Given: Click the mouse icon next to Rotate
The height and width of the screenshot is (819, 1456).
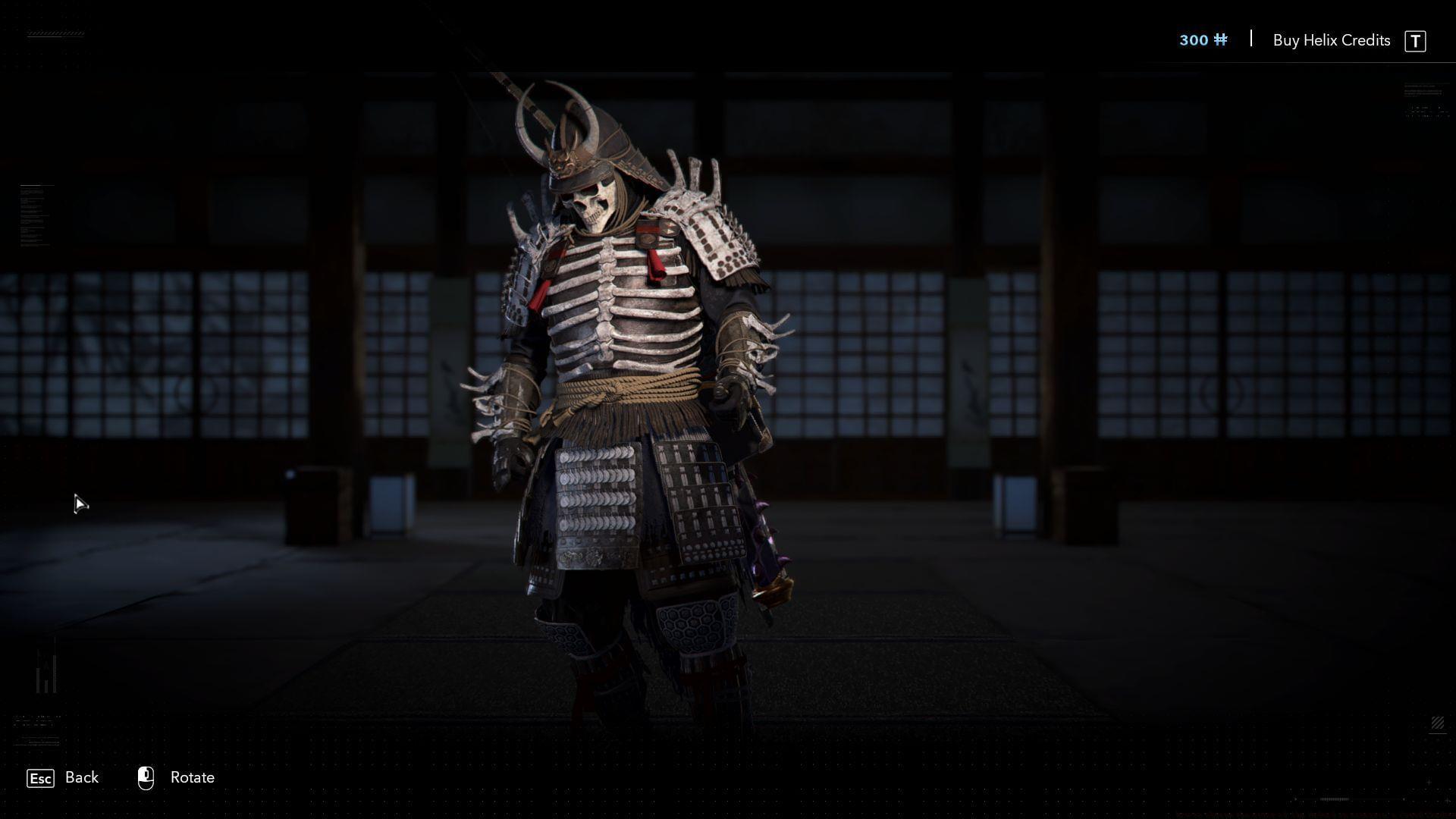Looking at the screenshot, I should 146,777.
